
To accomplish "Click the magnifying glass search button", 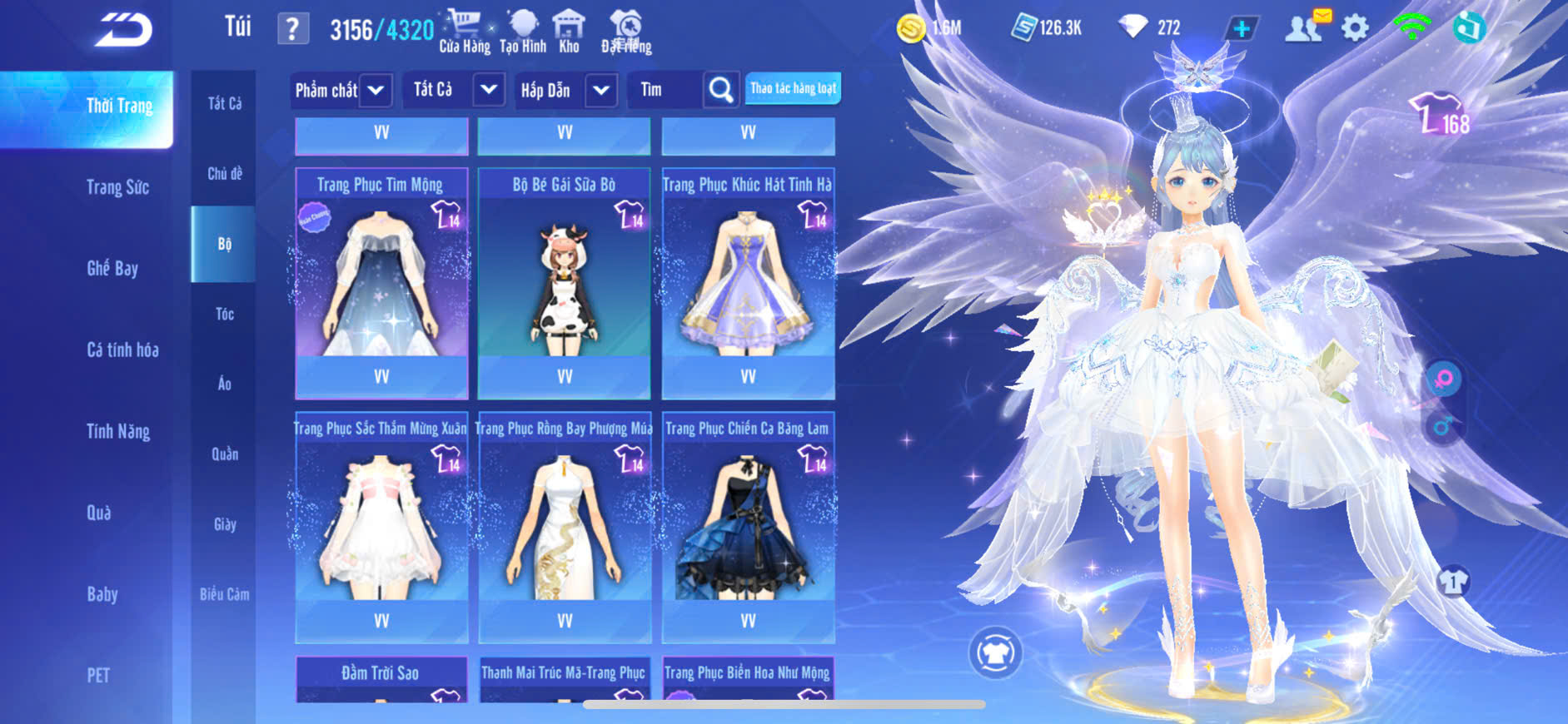I will click(720, 90).
